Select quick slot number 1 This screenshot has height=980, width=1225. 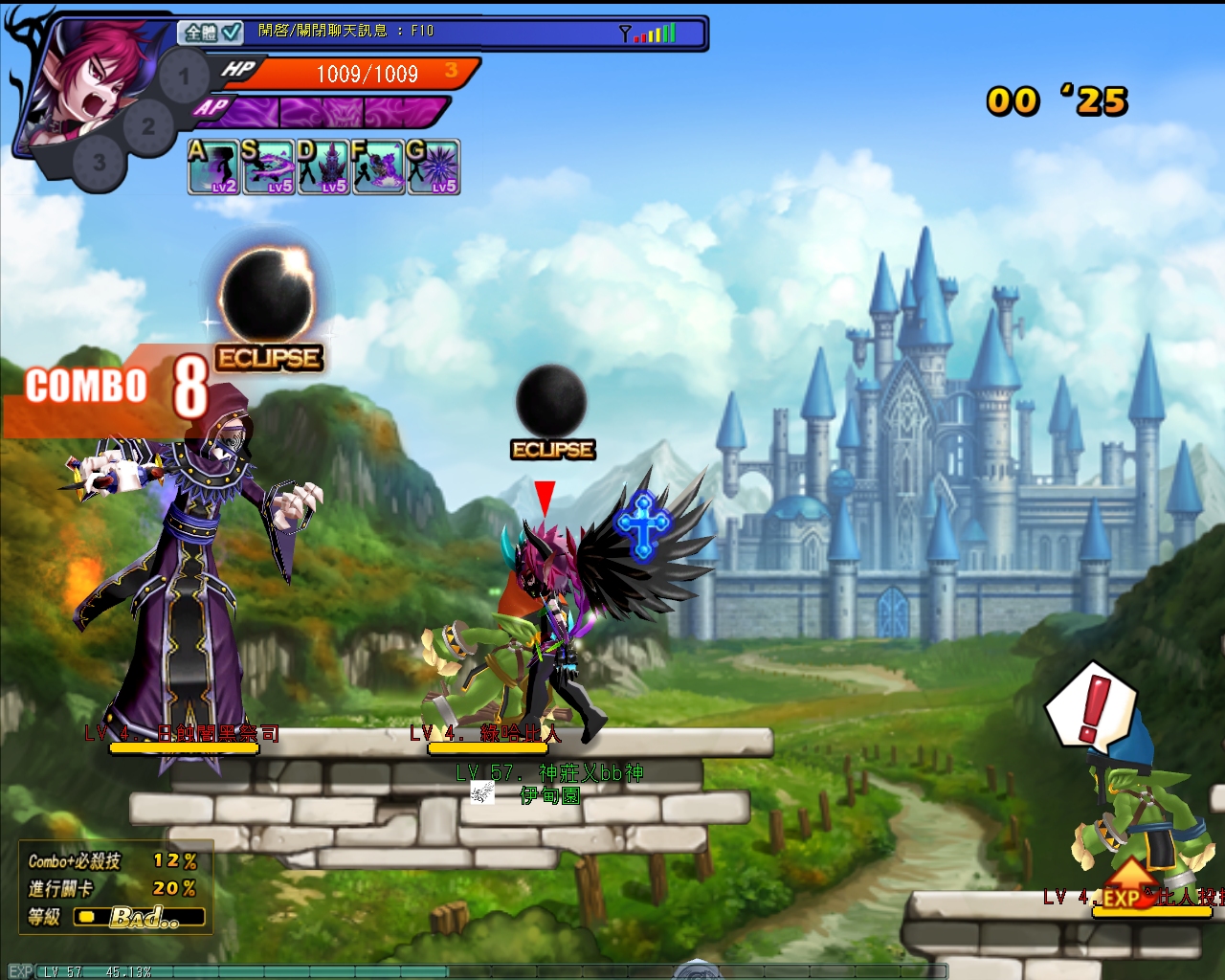click(184, 76)
